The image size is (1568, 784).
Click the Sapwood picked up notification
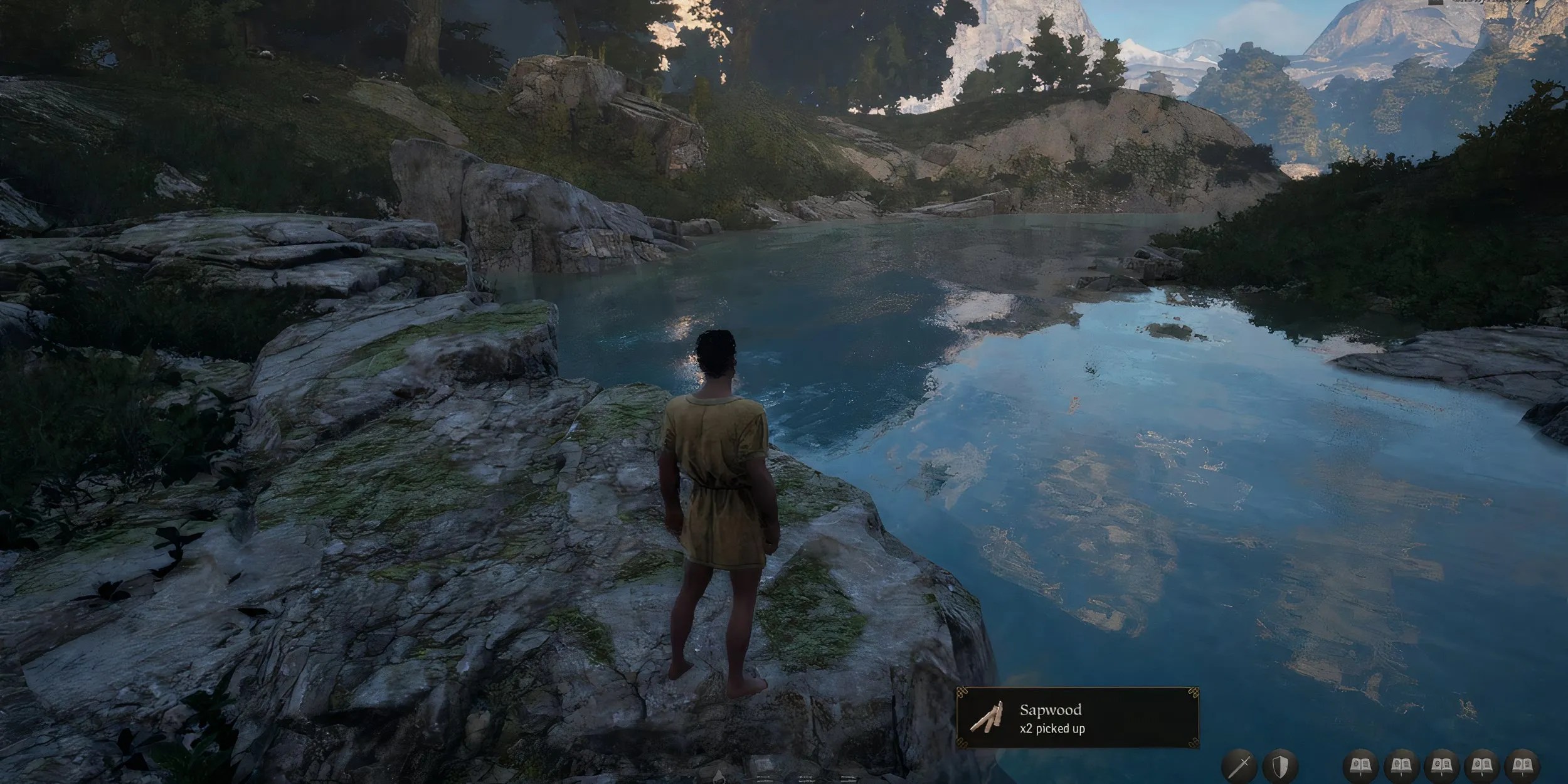[1078, 718]
